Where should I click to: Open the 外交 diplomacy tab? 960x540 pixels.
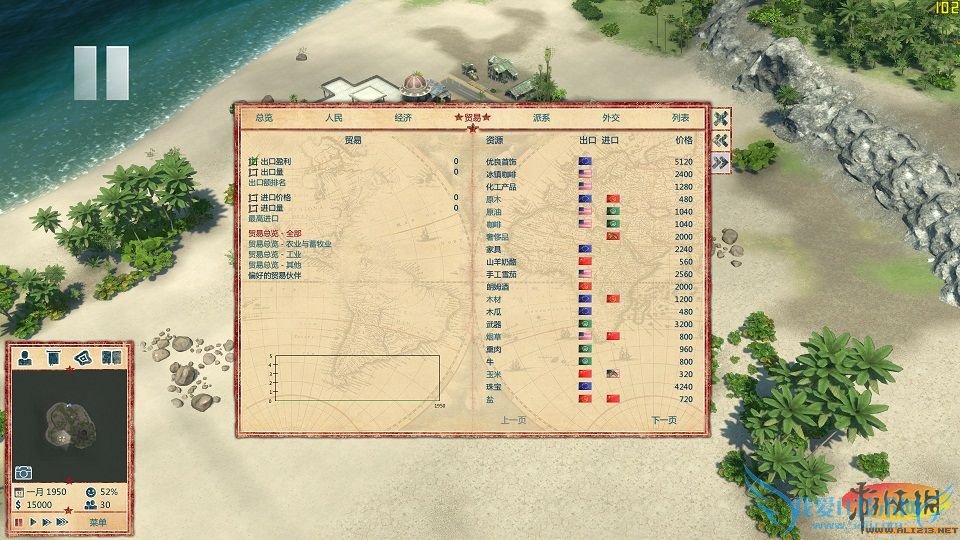611,118
